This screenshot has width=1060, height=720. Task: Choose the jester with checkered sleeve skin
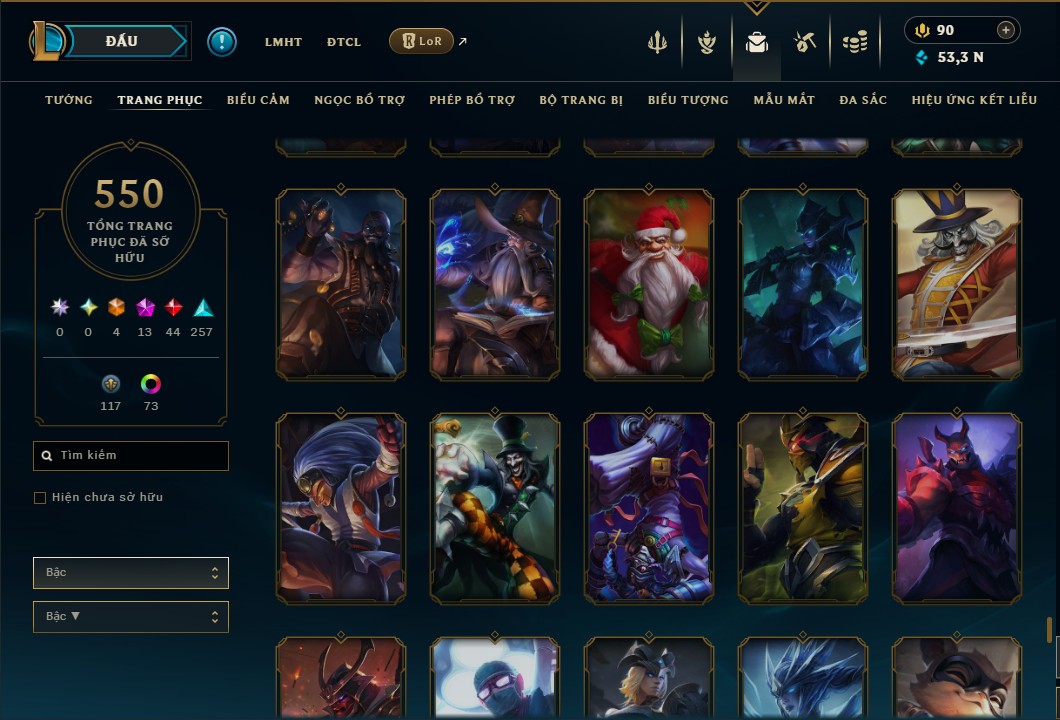[495, 508]
